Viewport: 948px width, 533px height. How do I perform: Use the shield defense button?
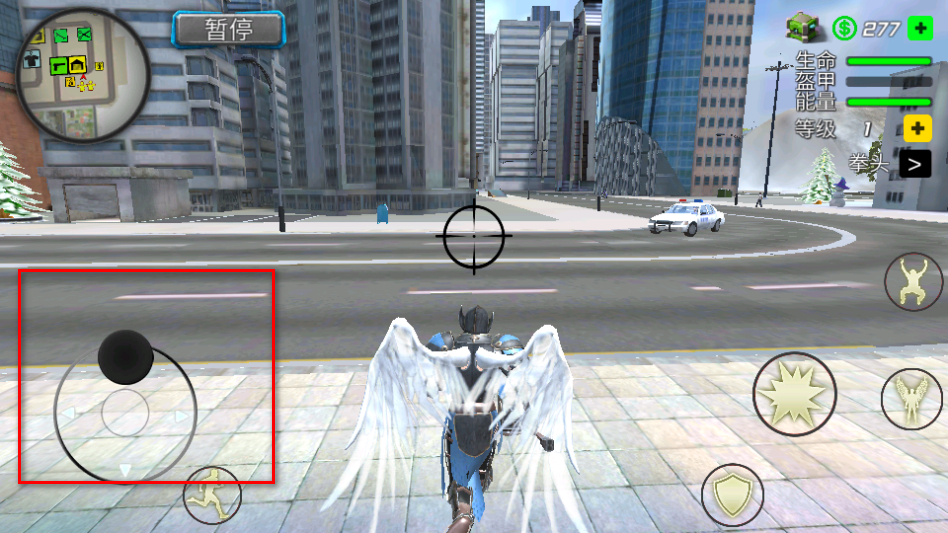tap(732, 494)
